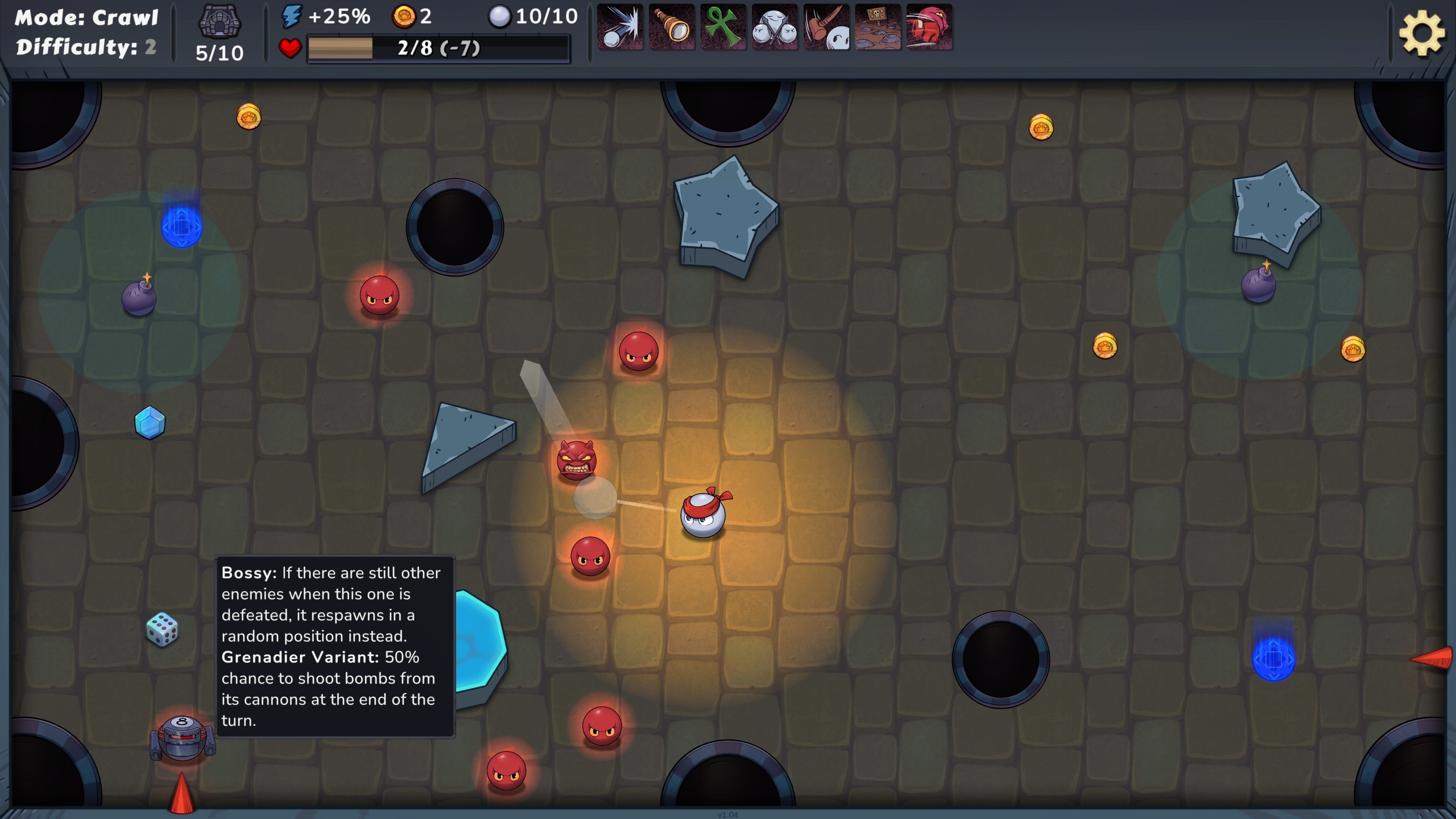This screenshot has width=1456, height=819.
Task: Select the green ankh relic icon
Action: pyautogui.click(x=723, y=27)
